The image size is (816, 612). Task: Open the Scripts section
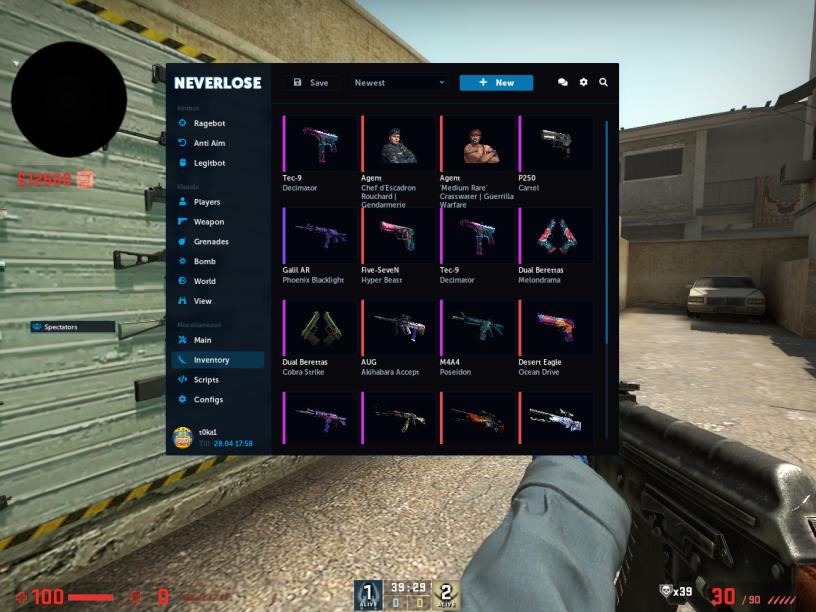(206, 380)
